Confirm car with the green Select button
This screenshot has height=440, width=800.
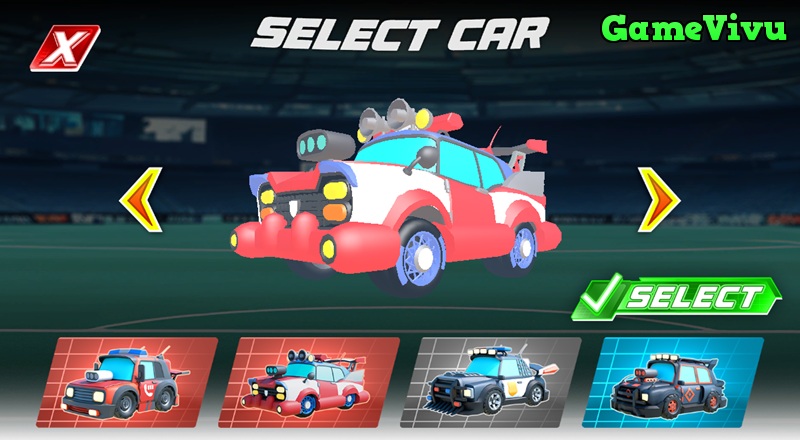(x=676, y=297)
